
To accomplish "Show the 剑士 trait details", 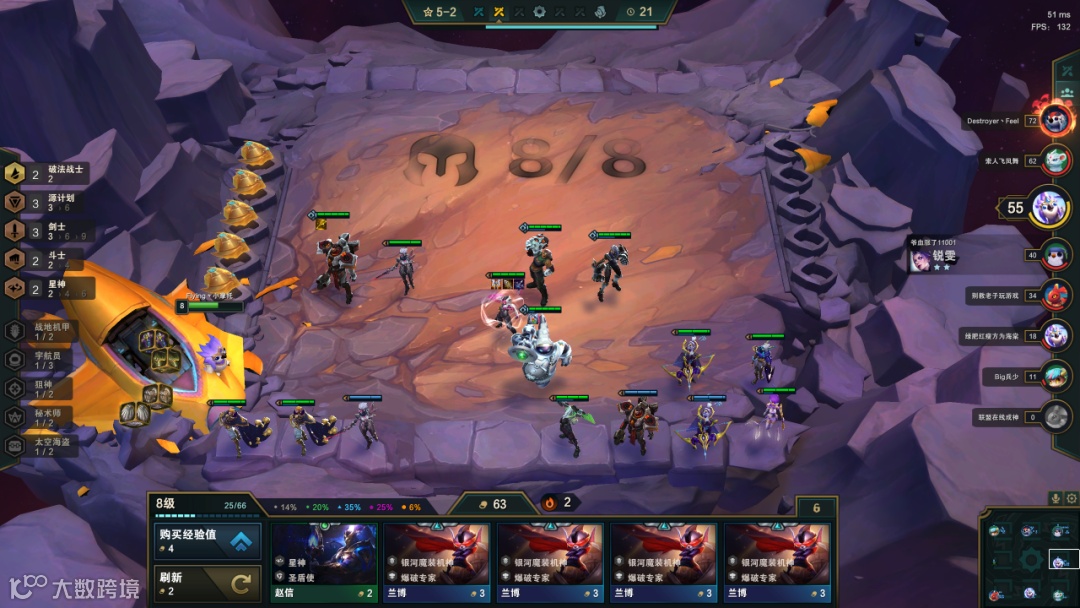I will pyautogui.click(x=45, y=231).
